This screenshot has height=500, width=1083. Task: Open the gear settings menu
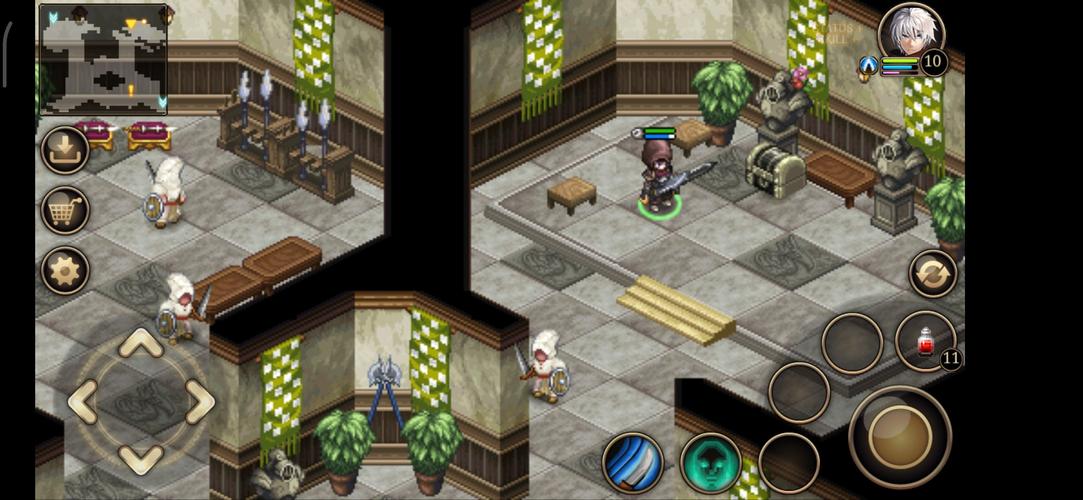tap(65, 270)
